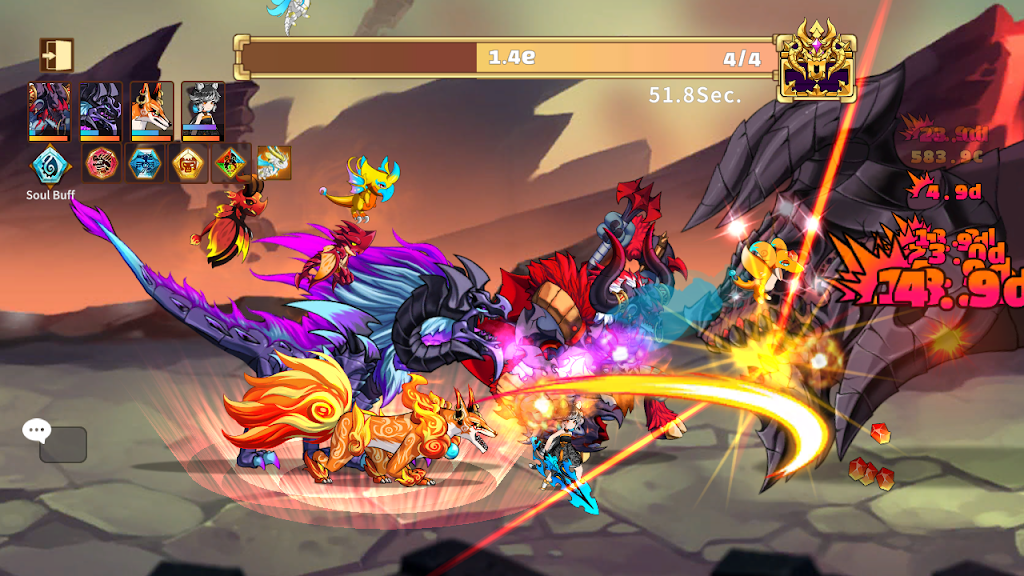Screen dimensions: 1024x576
Task: Open the chat speech bubble
Action: (37, 431)
